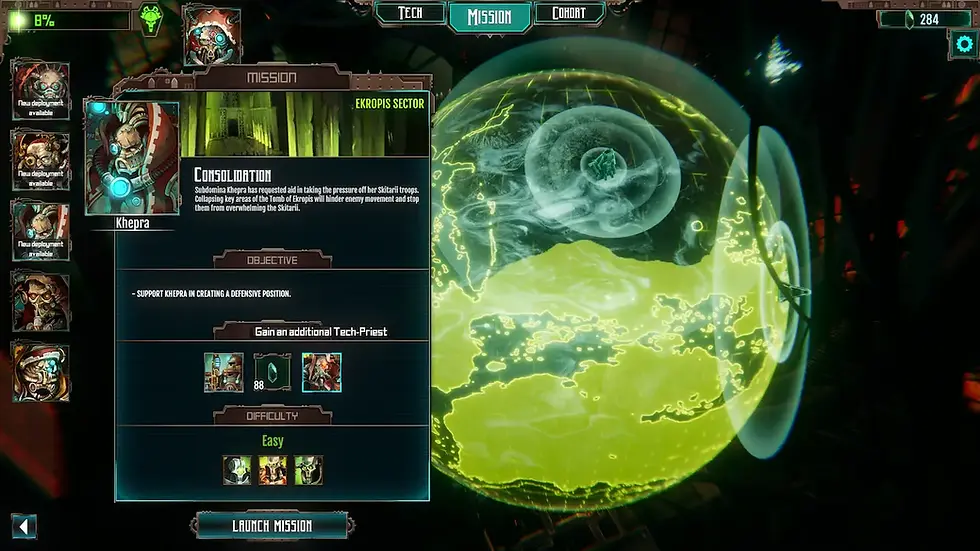Go back with the left arrow button

coord(24,526)
